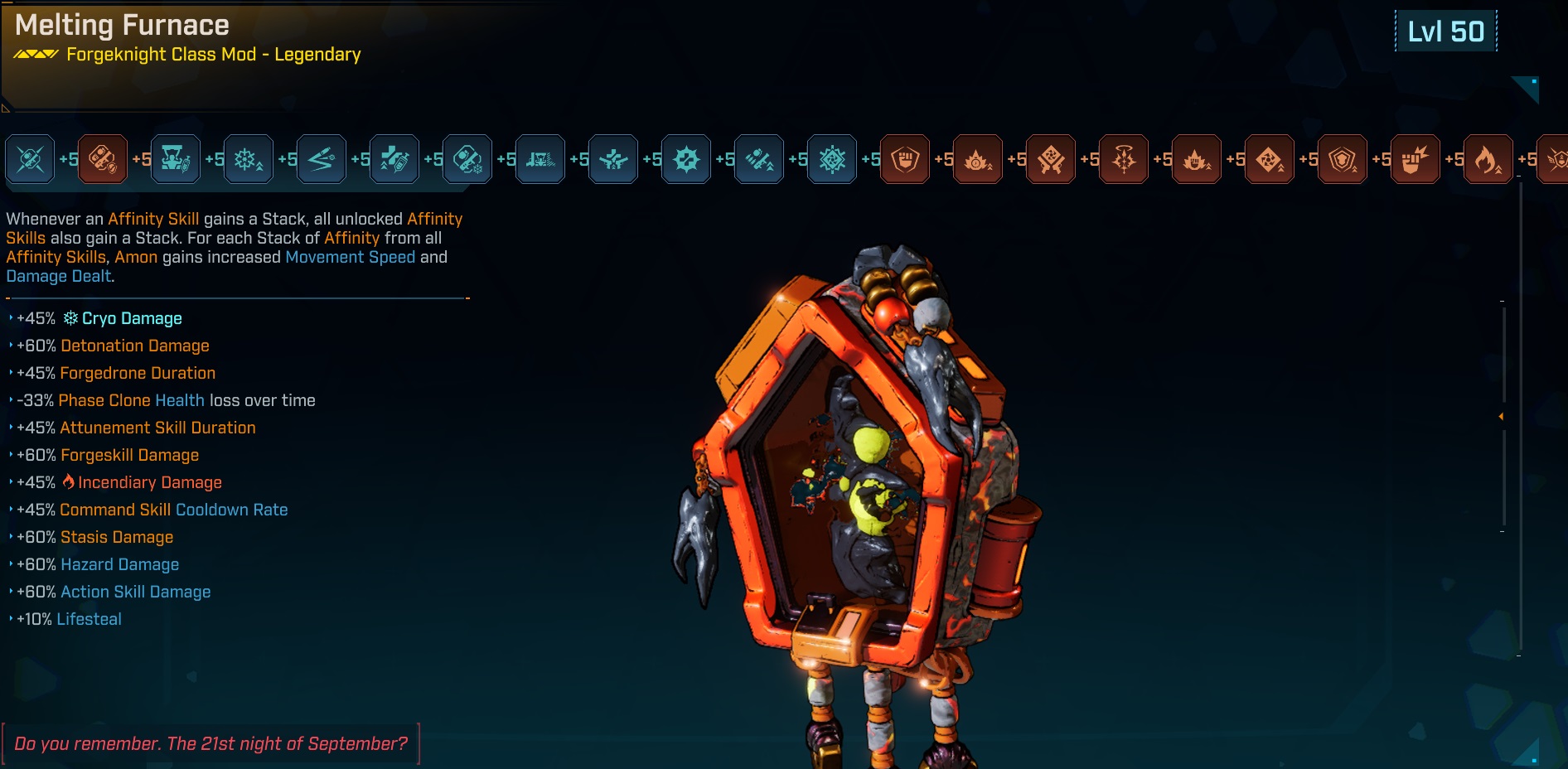Image resolution: width=1568 pixels, height=769 pixels.
Task: Choose the fist inside shield skill icon
Action: tap(905, 159)
